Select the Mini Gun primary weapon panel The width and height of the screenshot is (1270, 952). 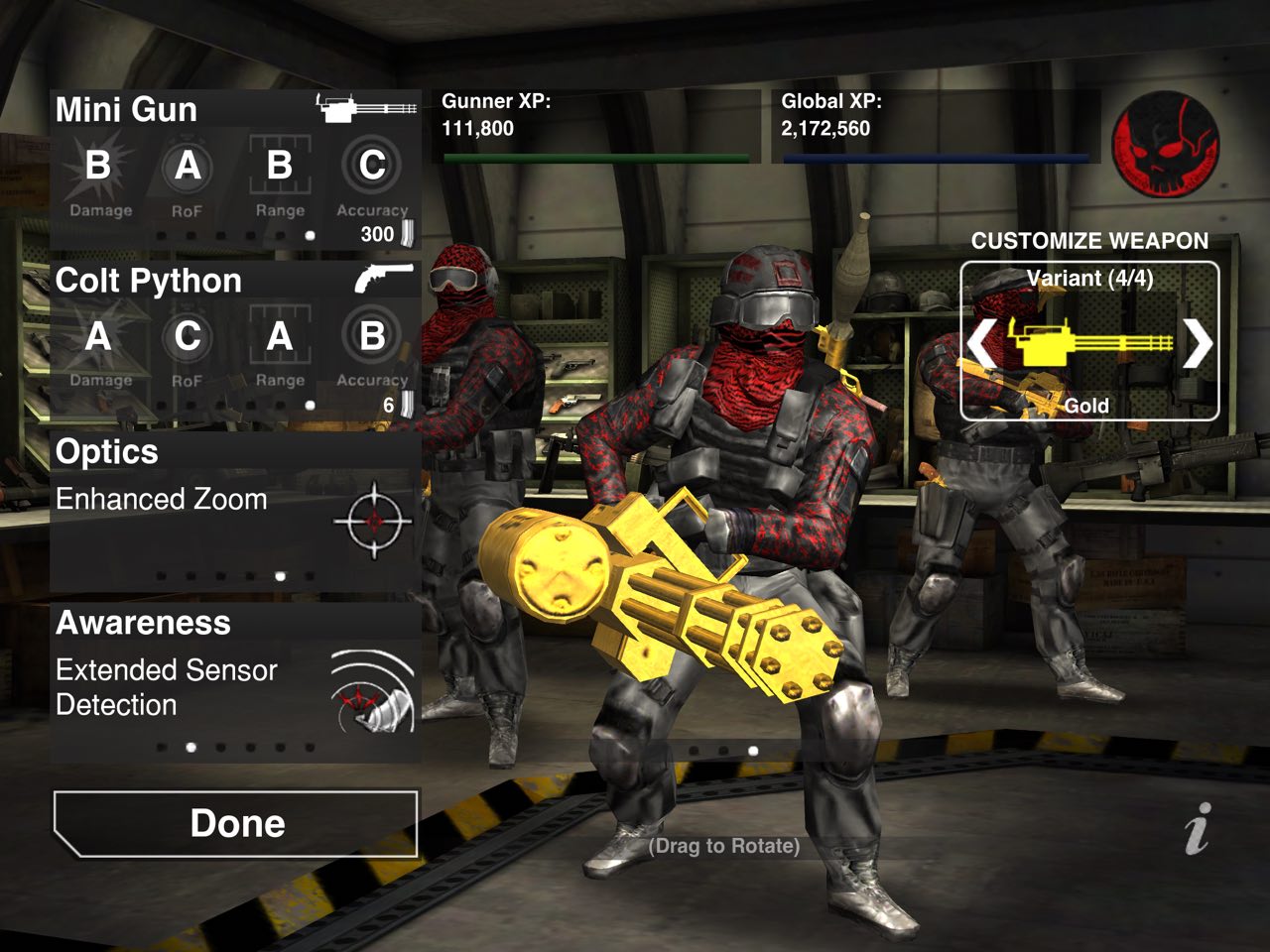point(235,169)
